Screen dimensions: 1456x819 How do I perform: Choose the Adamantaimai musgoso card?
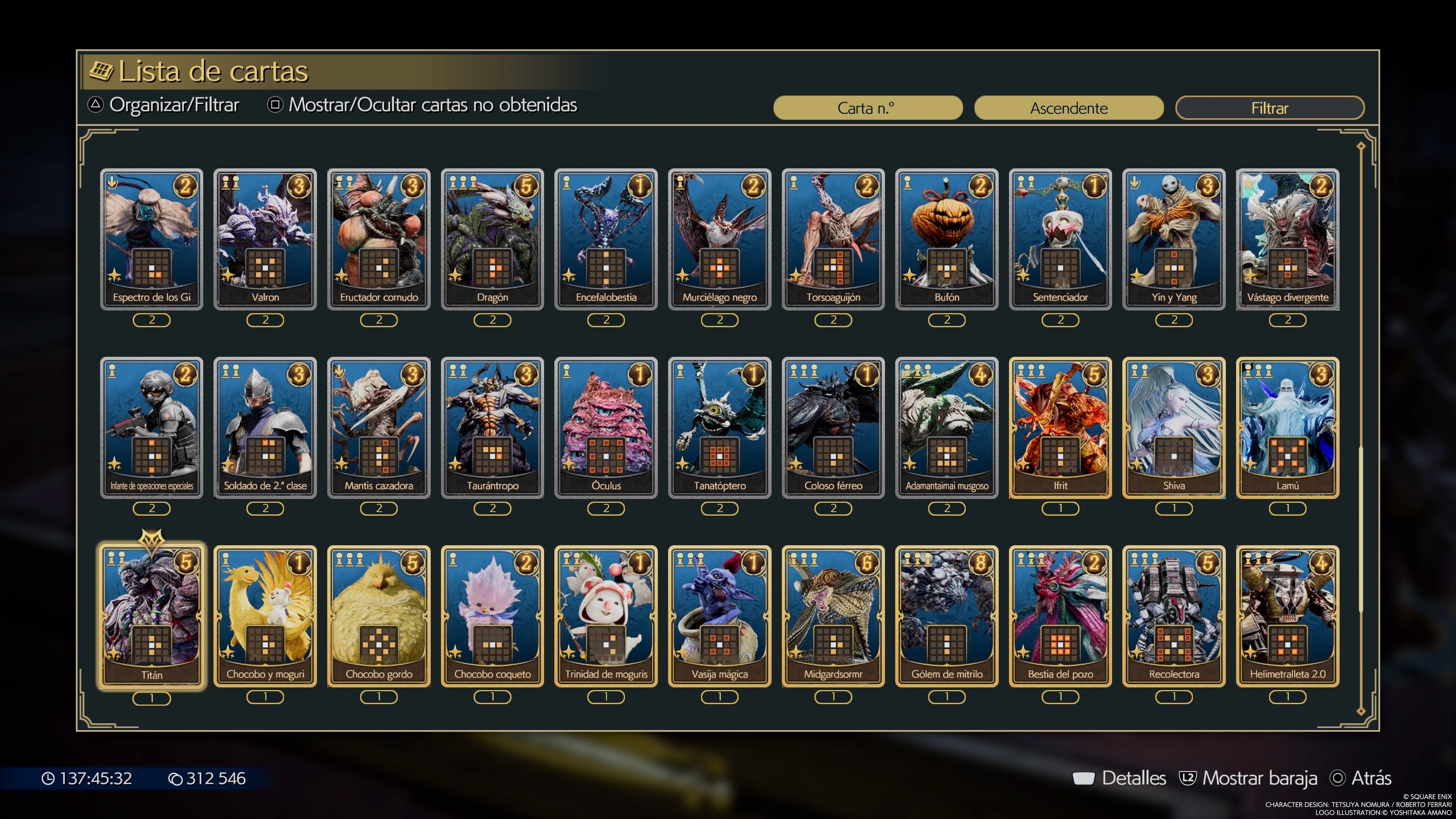pyautogui.click(x=947, y=427)
